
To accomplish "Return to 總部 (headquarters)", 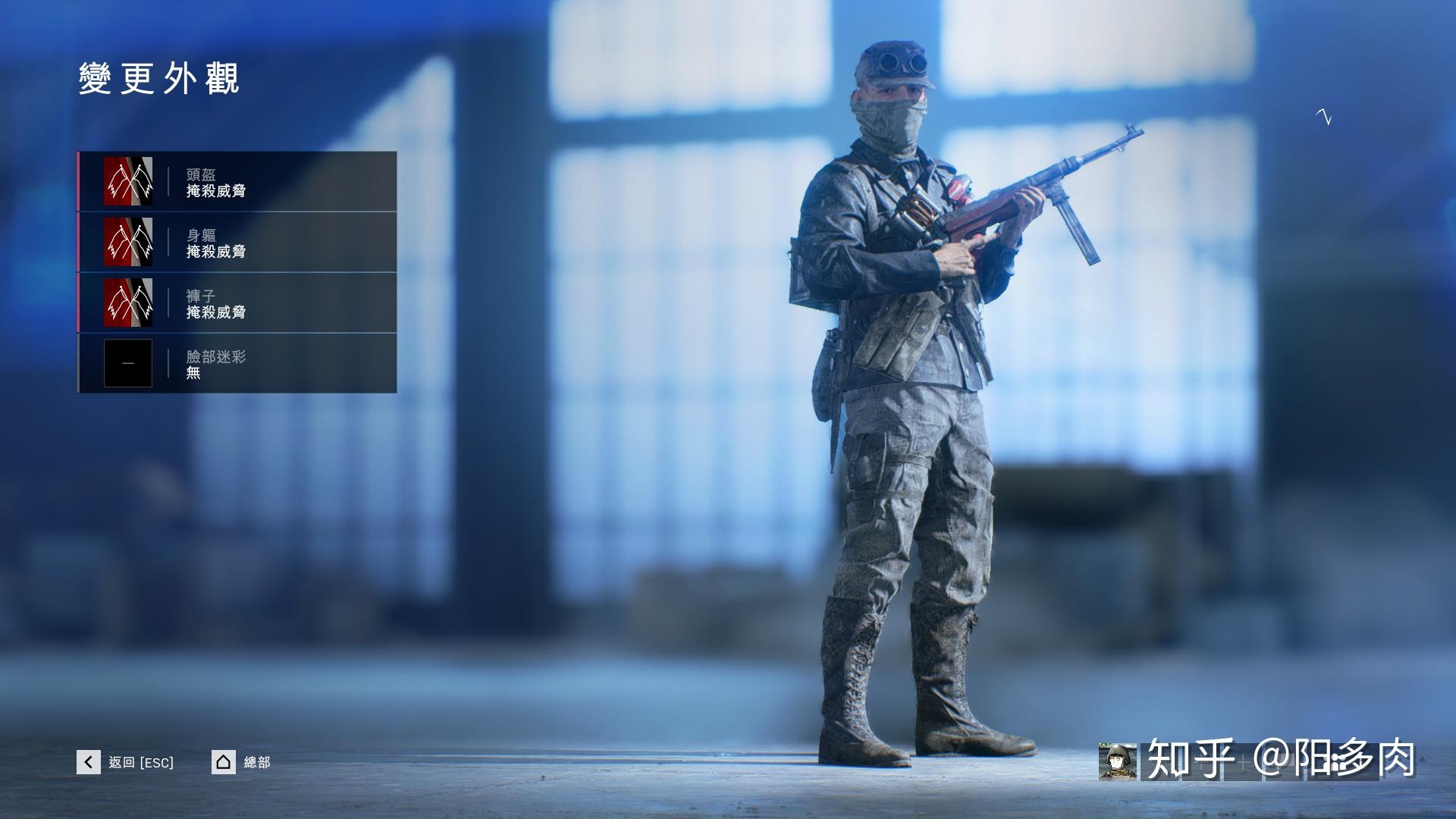I will 241,762.
